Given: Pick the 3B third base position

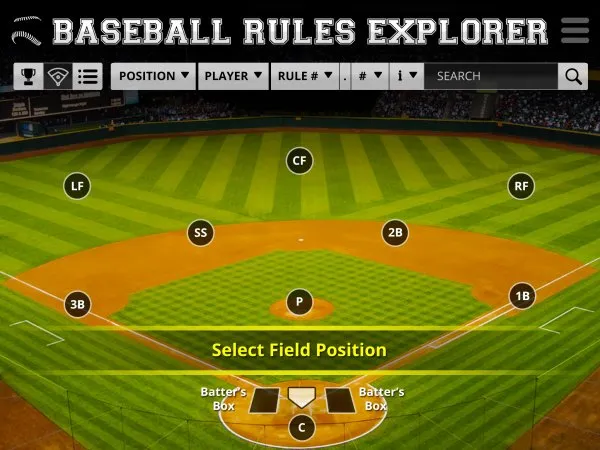Looking at the screenshot, I should coord(77,304).
